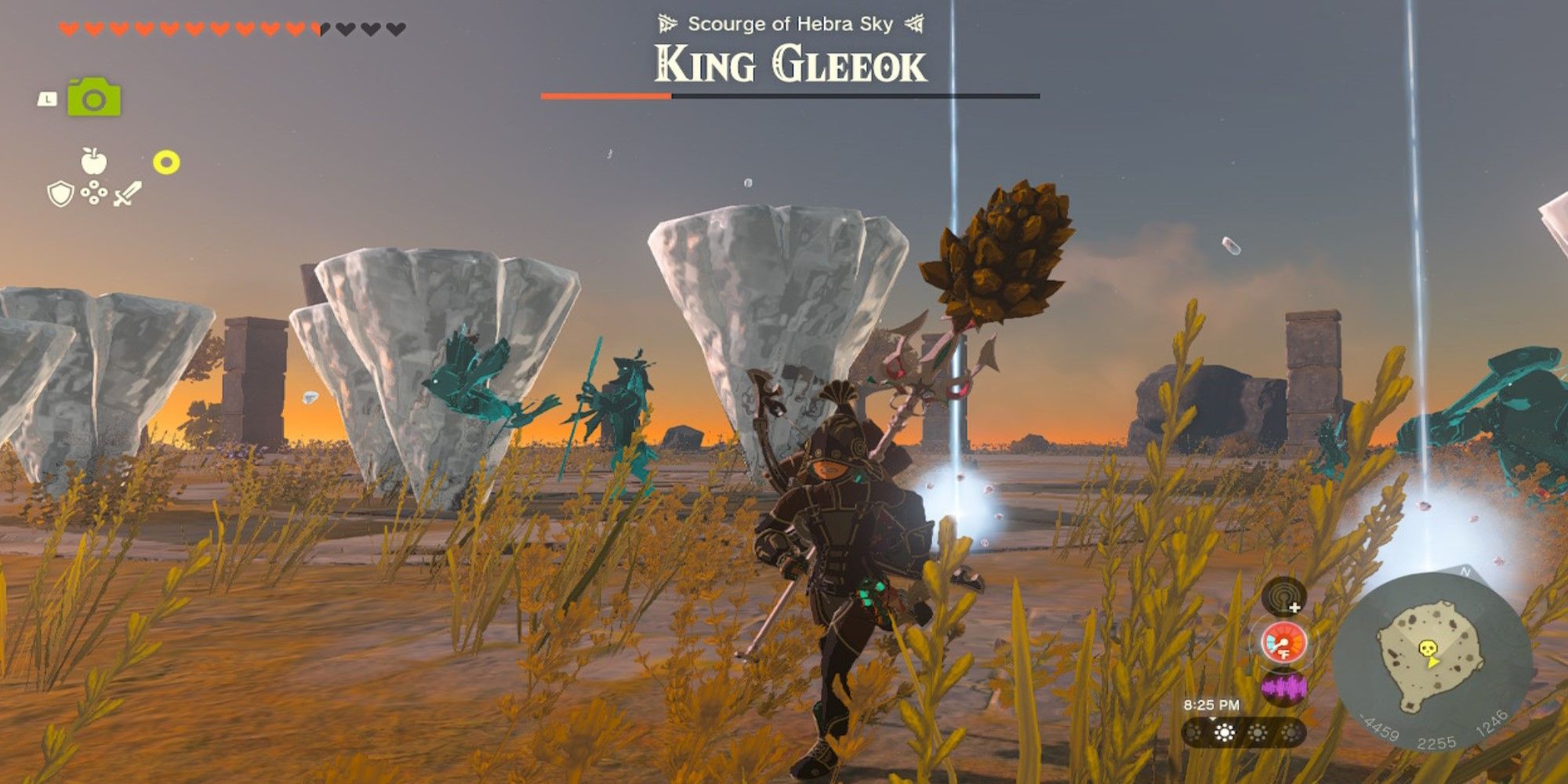Screen dimensions: 1568x784
Task: Click the sword weapon icon
Action: click(128, 192)
